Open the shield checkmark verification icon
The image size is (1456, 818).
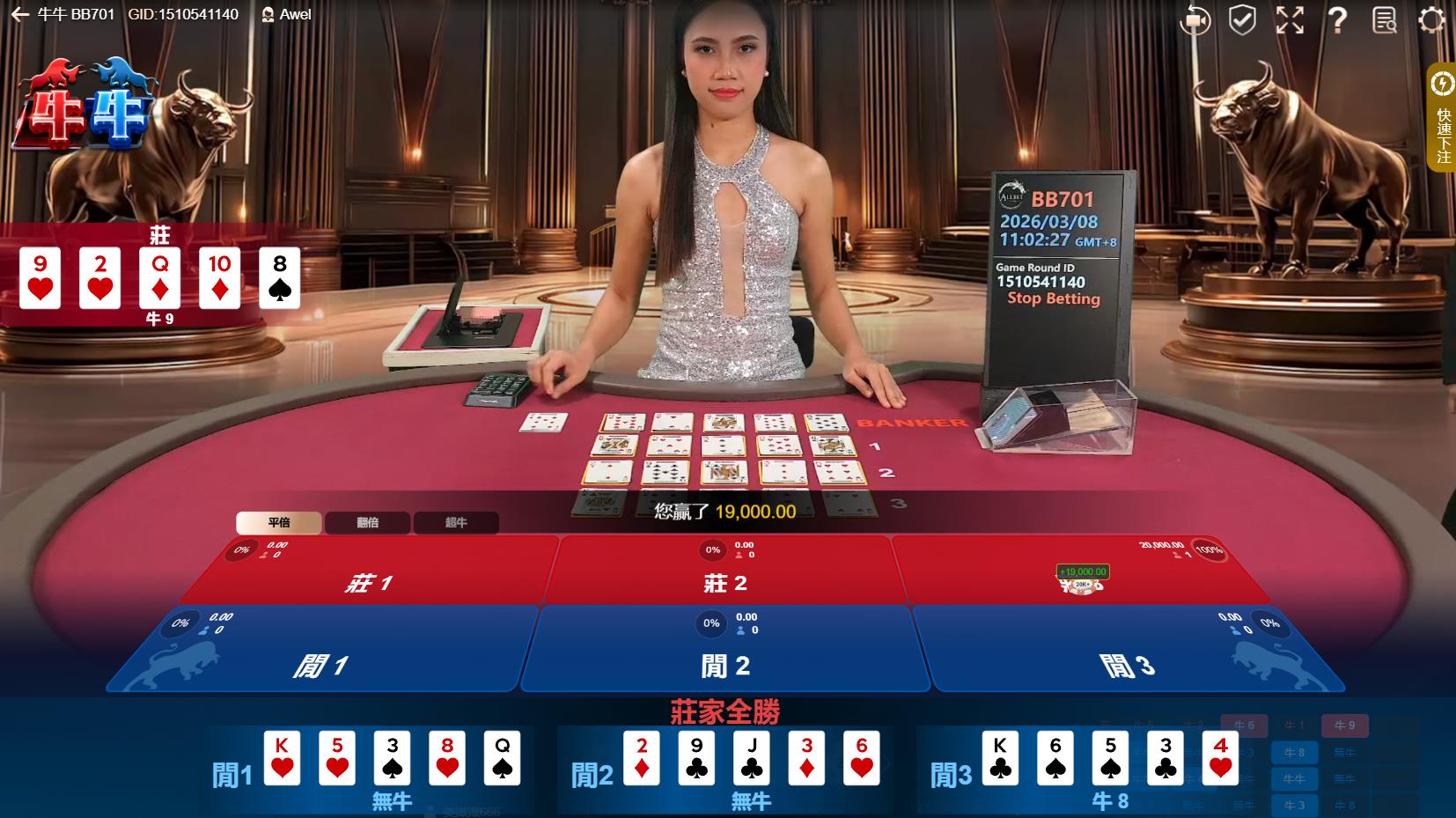[x=1242, y=19]
